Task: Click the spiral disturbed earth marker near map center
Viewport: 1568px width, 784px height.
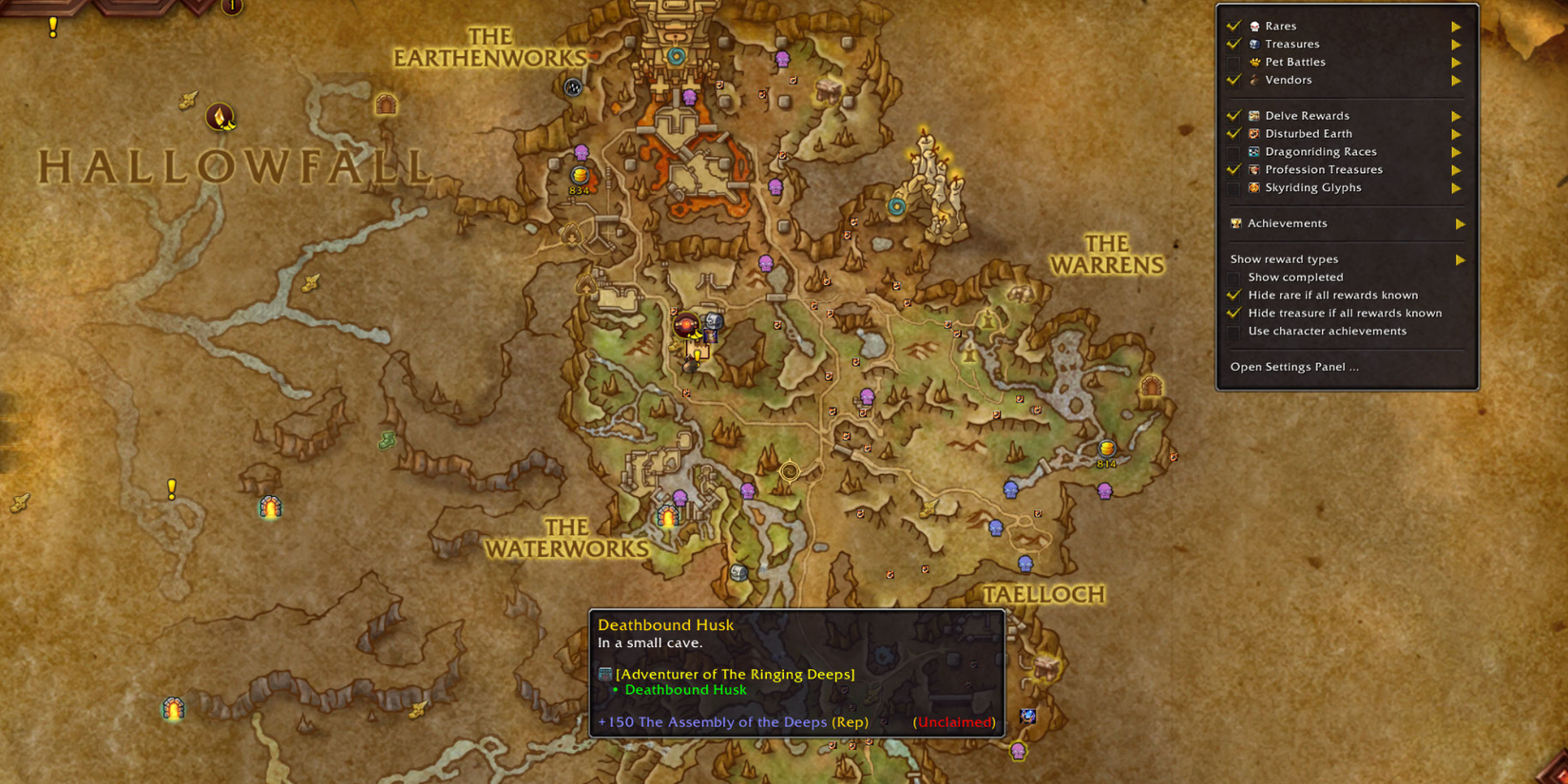Action: (791, 471)
